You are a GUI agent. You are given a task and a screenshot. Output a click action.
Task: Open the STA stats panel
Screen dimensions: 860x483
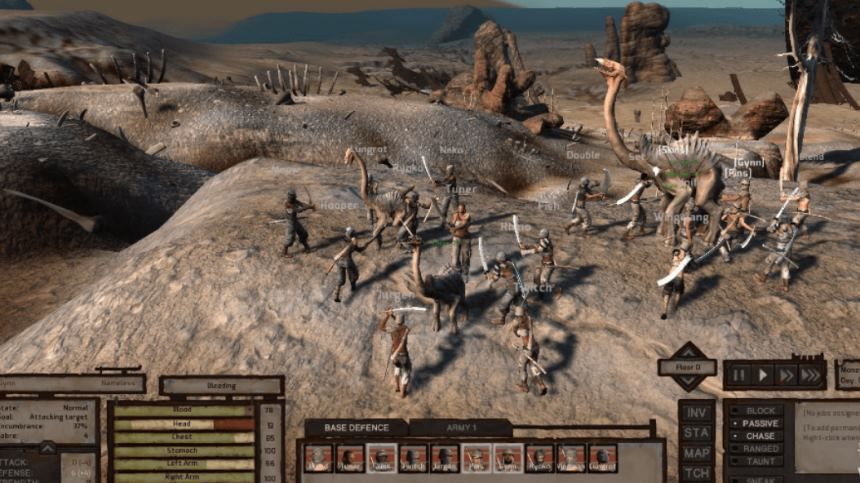point(697,433)
